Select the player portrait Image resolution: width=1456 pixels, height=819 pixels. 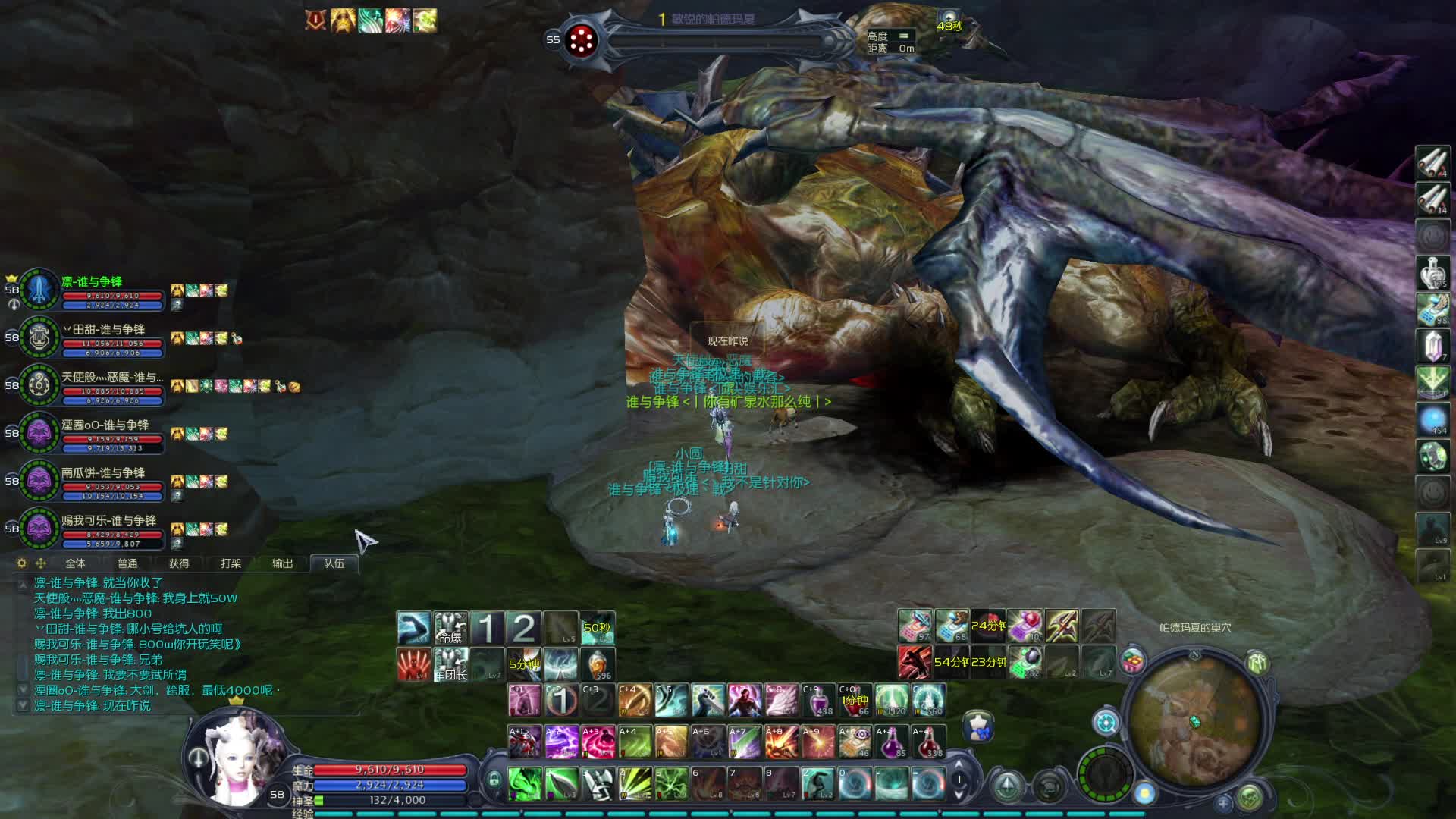tap(235, 758)
